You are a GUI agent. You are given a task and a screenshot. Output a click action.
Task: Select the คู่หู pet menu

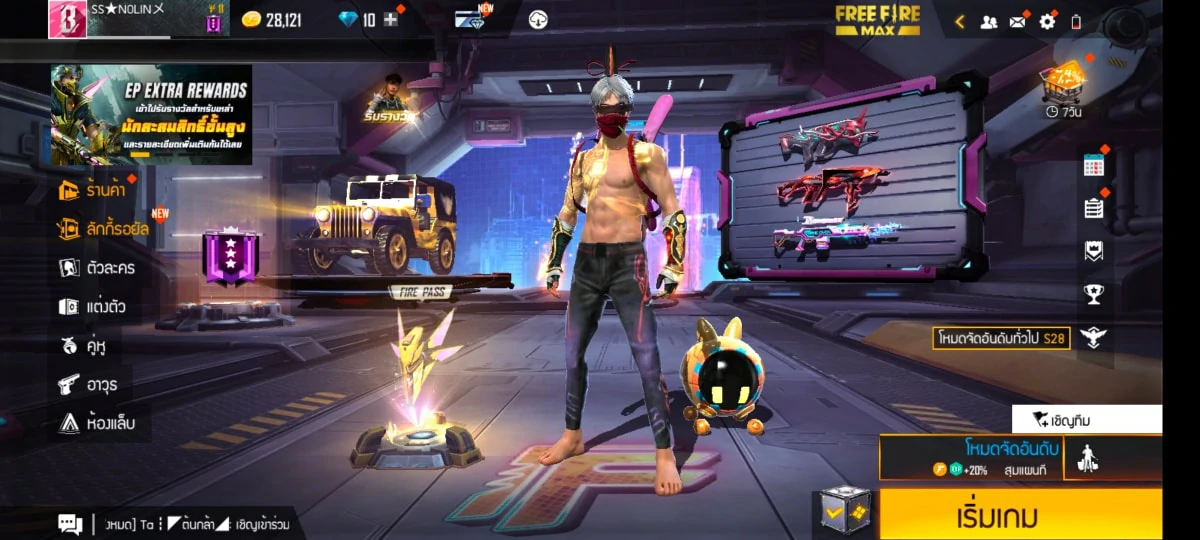pos(84,346)
